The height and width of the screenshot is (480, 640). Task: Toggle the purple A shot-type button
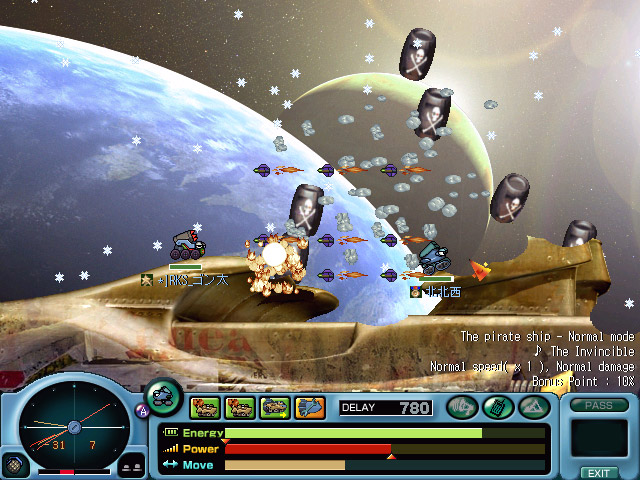pyautogui.click(x=141, y=409)
